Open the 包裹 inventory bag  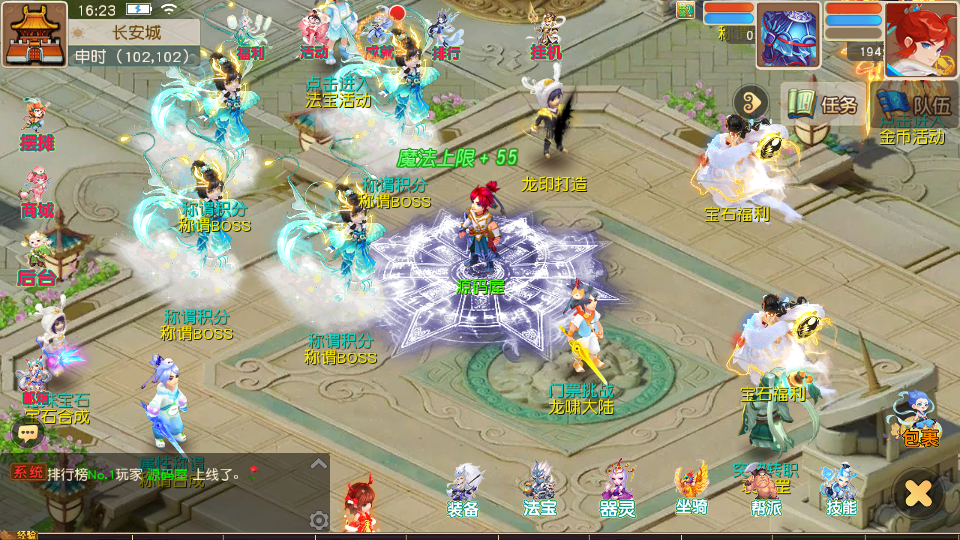point(918,420)
